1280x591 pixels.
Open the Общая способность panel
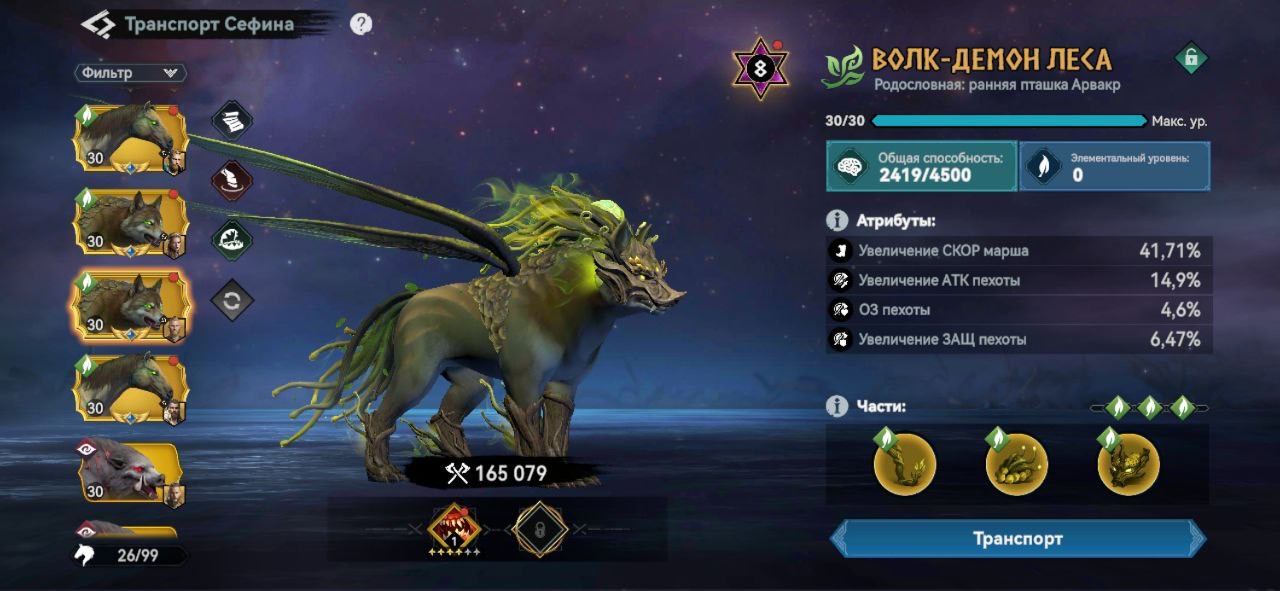click(920, 166)
